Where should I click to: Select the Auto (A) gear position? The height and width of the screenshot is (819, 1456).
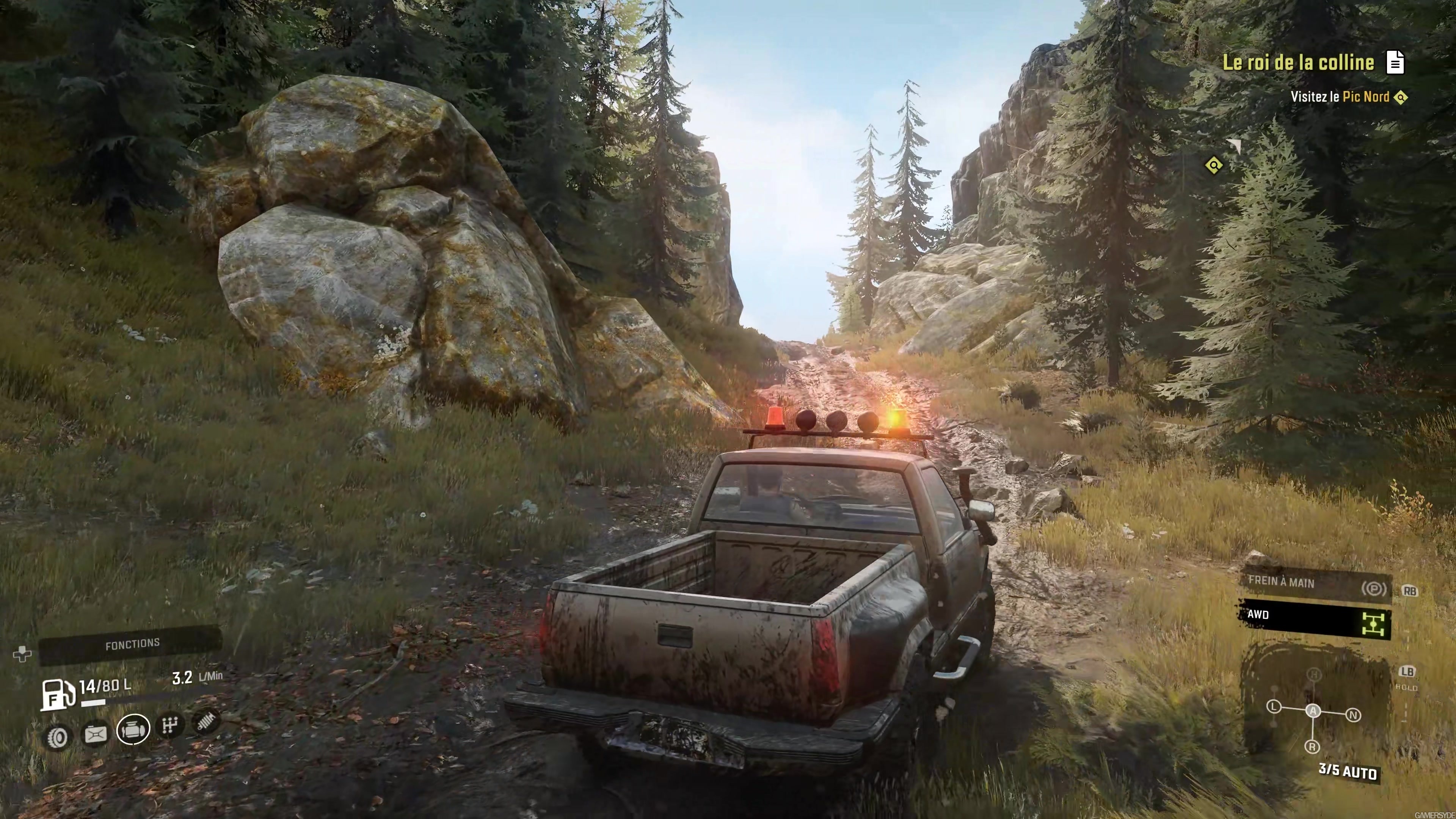coord(1313,711)
